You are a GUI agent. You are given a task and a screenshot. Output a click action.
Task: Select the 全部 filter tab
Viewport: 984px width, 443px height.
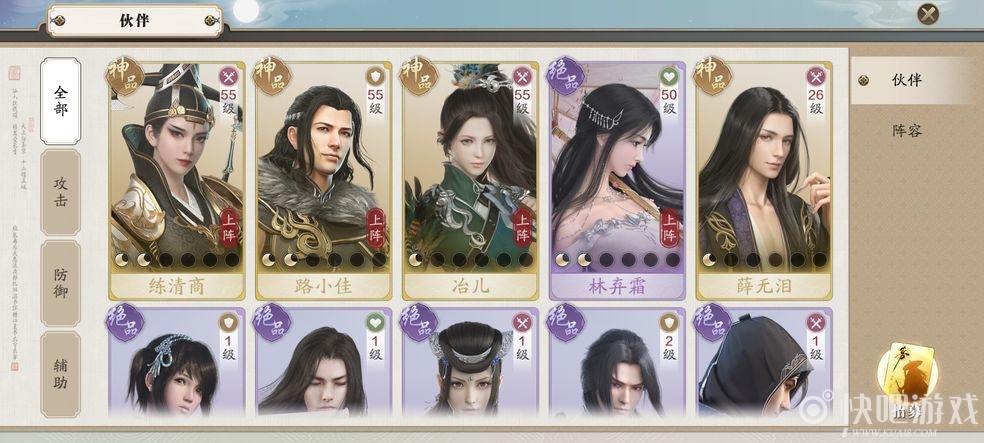pos(61,99)
